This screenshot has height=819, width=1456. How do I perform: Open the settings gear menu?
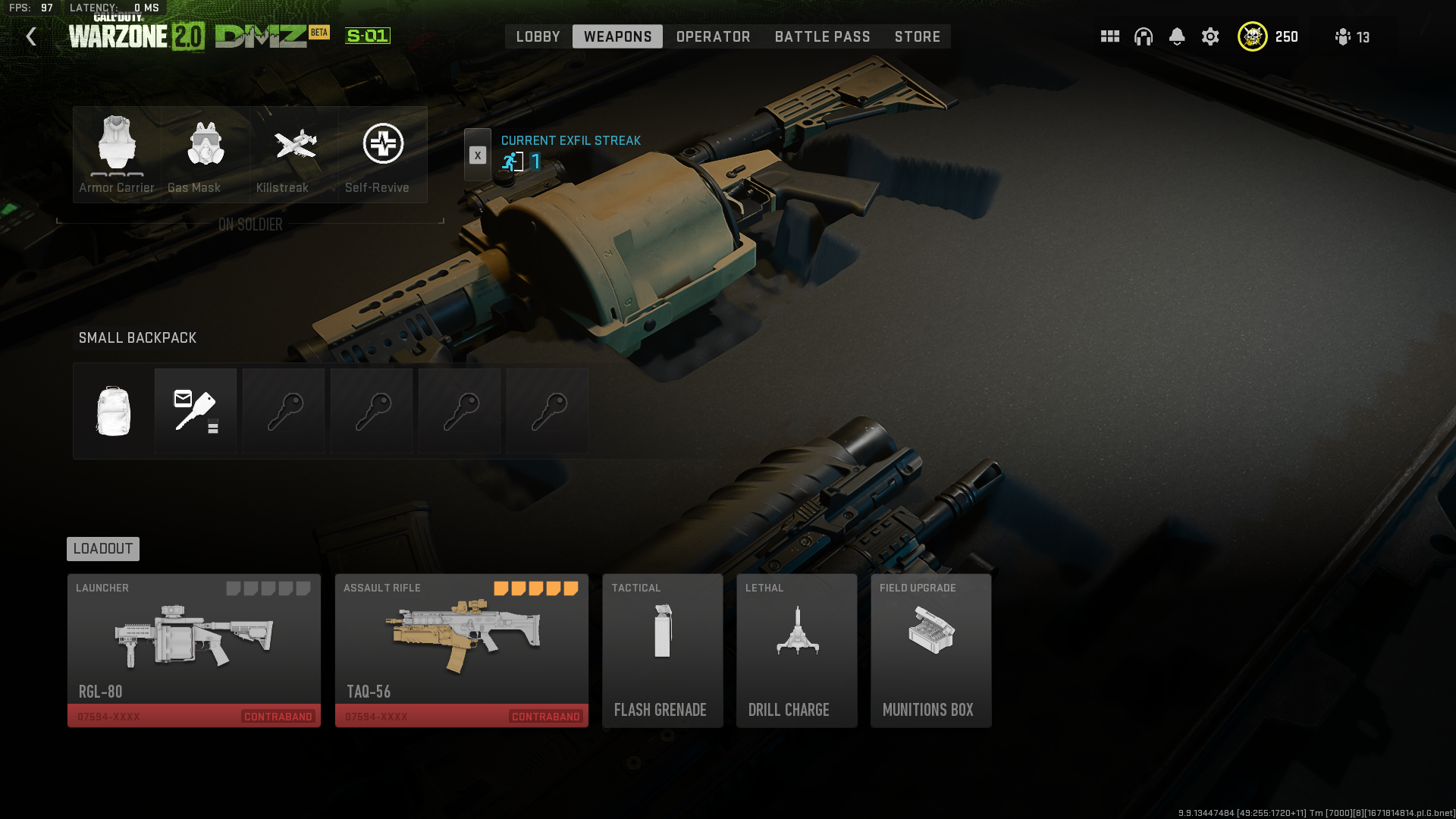[x=1210, y=36]
